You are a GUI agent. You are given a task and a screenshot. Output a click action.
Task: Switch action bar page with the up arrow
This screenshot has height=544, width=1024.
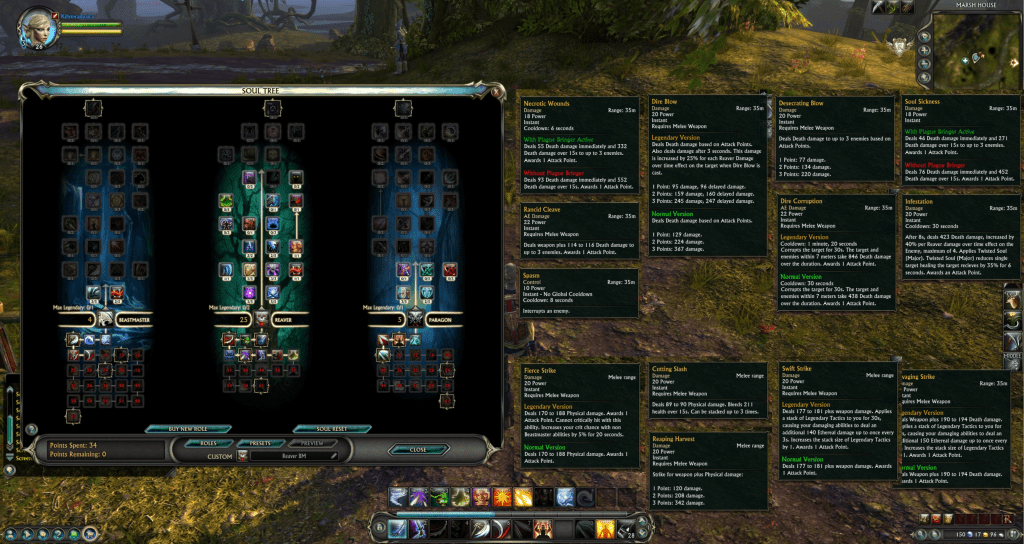(644, 521)
